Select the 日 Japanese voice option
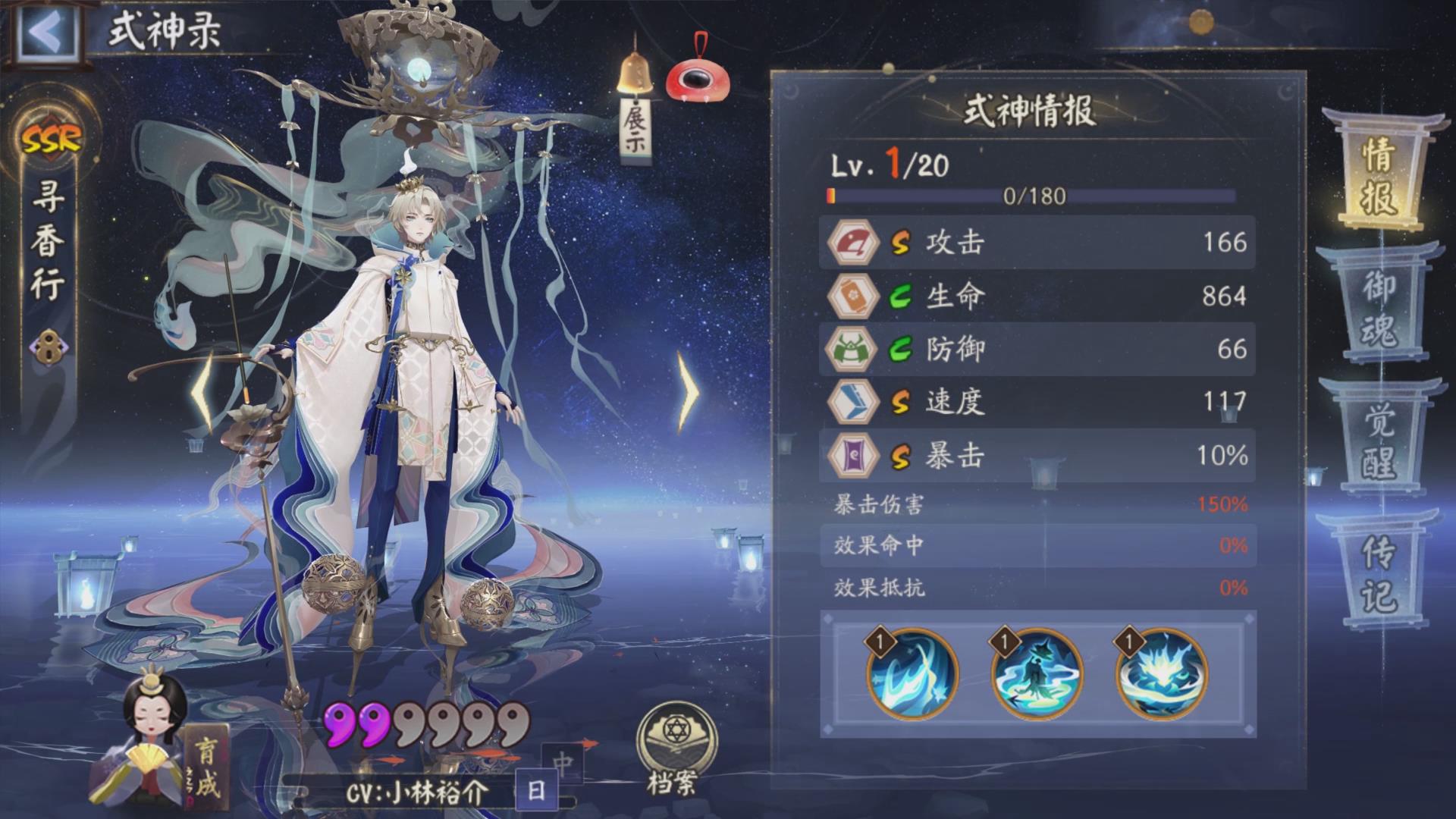The width and height of the screenshot is (1456, 819). 536,791
